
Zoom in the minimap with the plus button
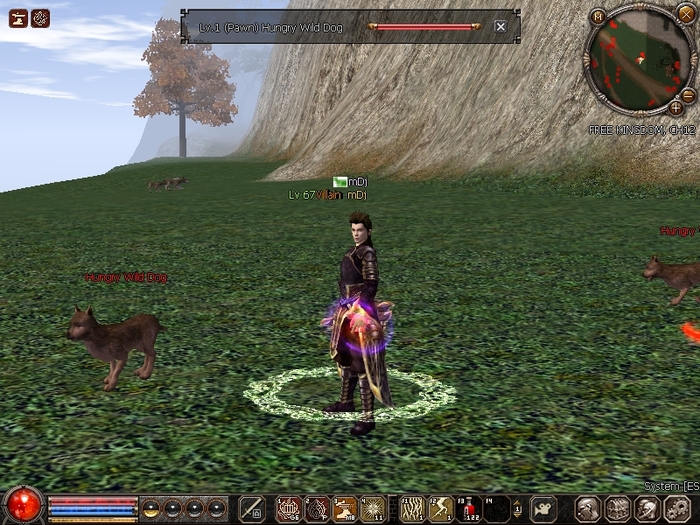point(676,107)
